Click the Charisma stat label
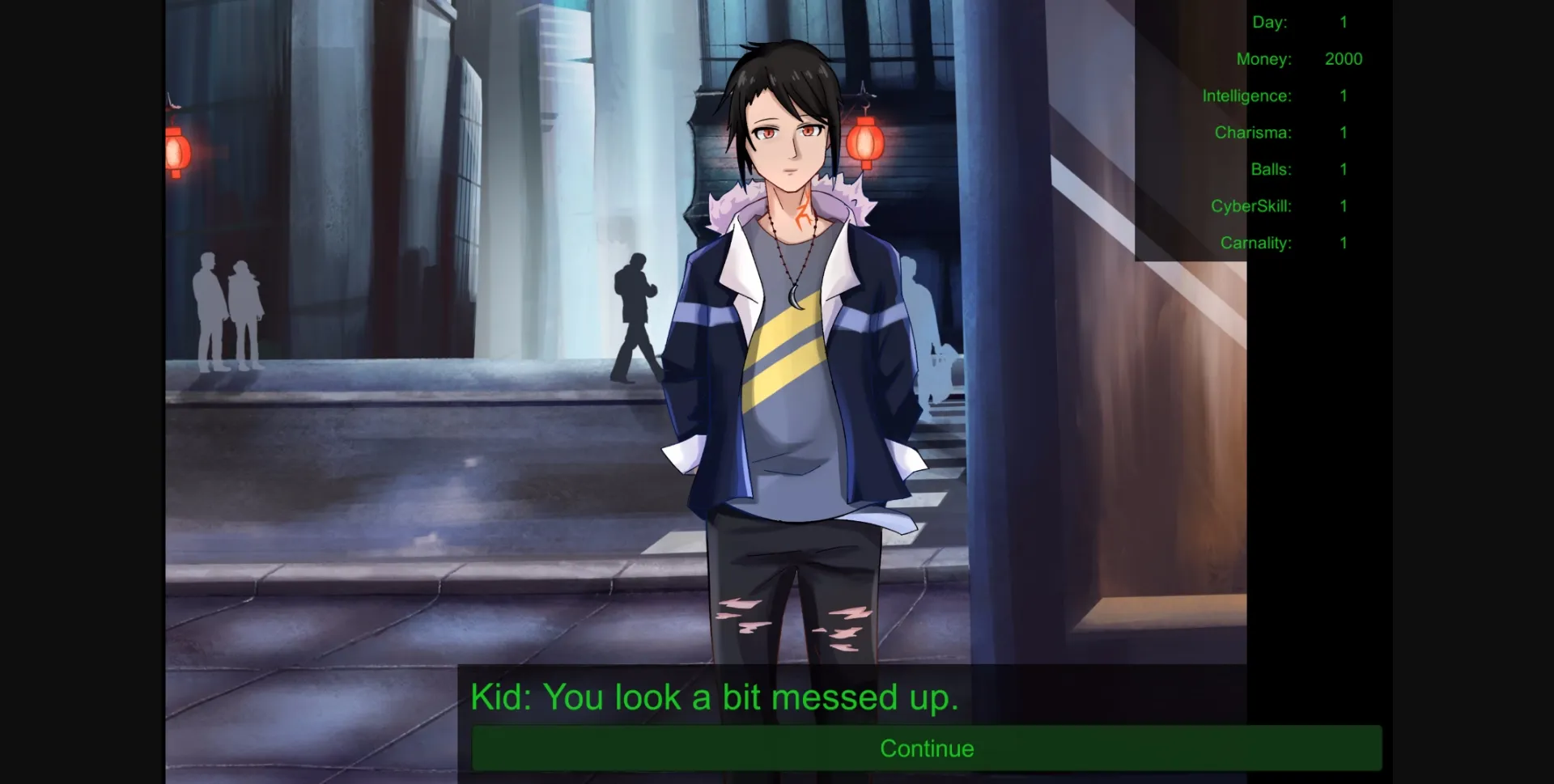This screenshot has width=1554, height=784. 1252,132
